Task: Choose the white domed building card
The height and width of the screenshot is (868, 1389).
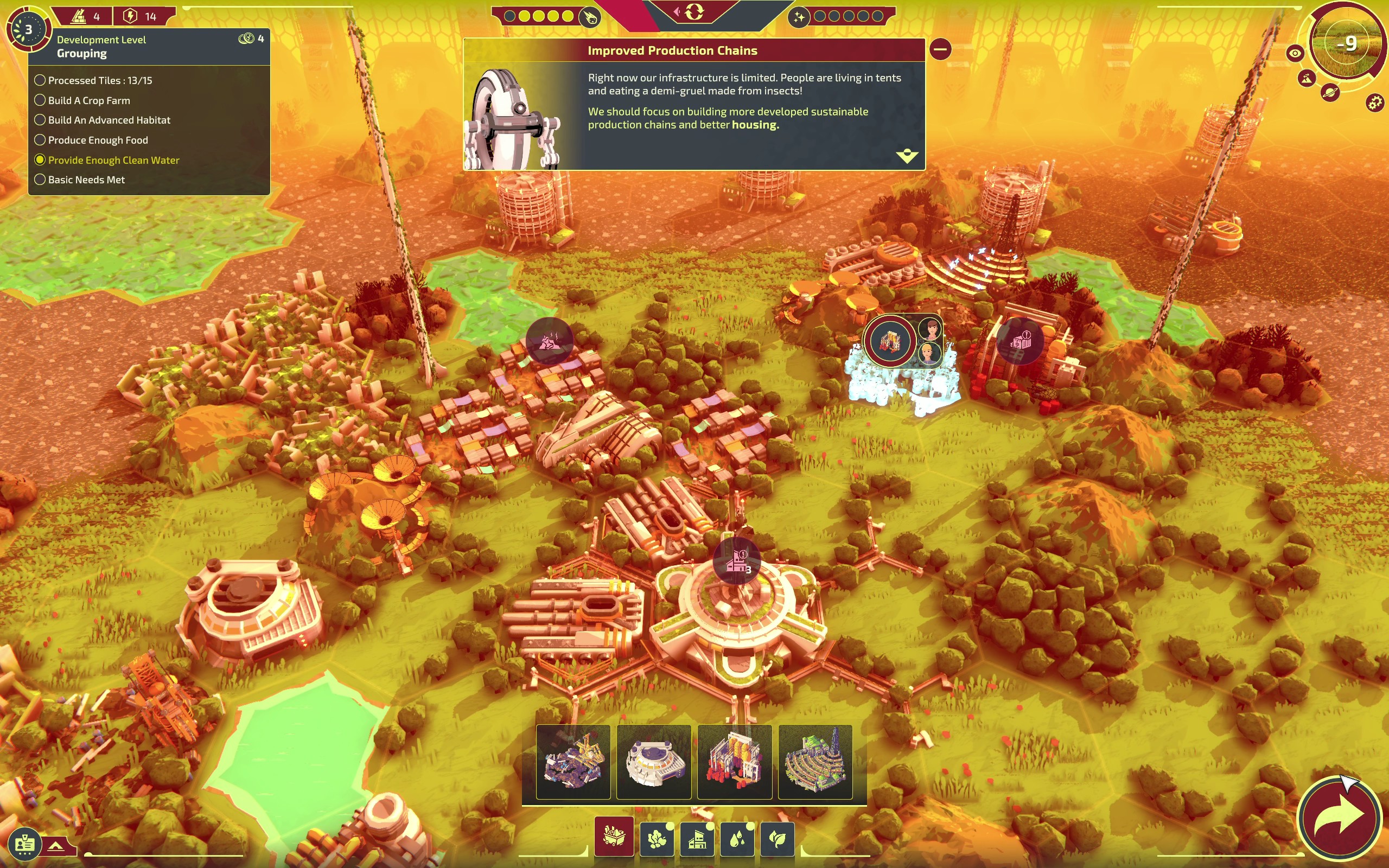Action: tap(654, 762)
